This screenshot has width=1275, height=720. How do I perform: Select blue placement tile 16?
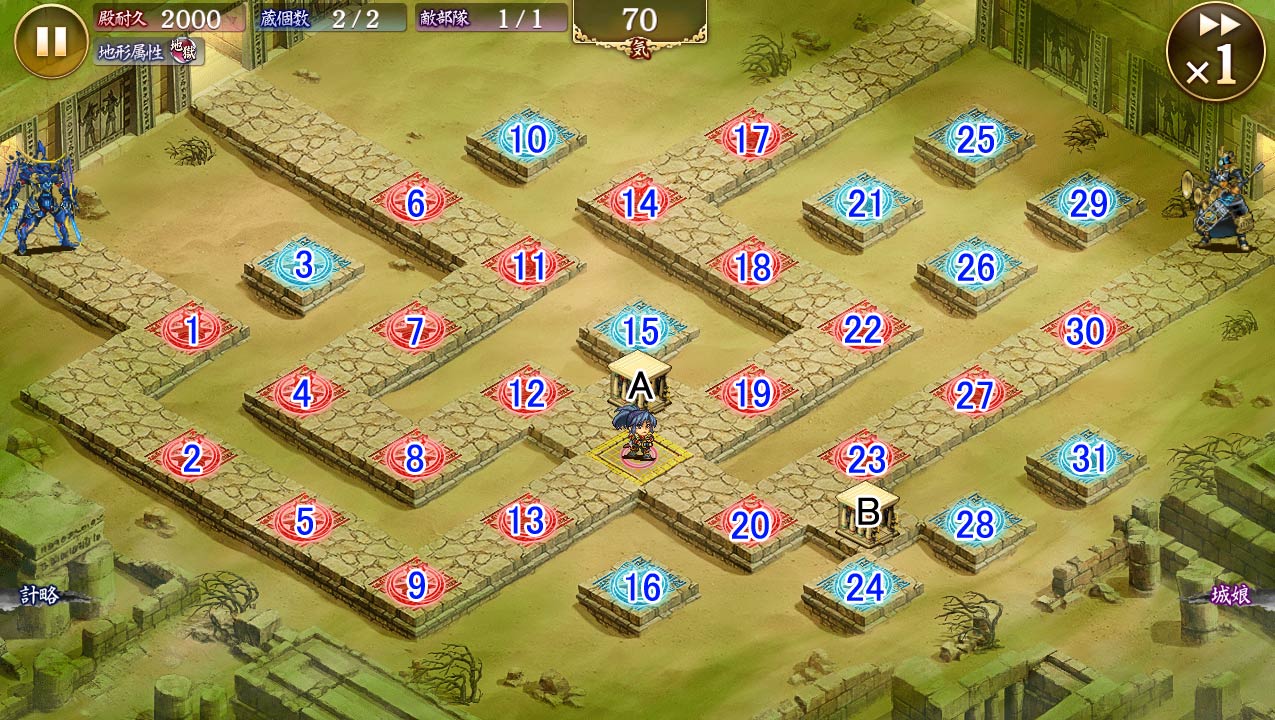(640, 587)
